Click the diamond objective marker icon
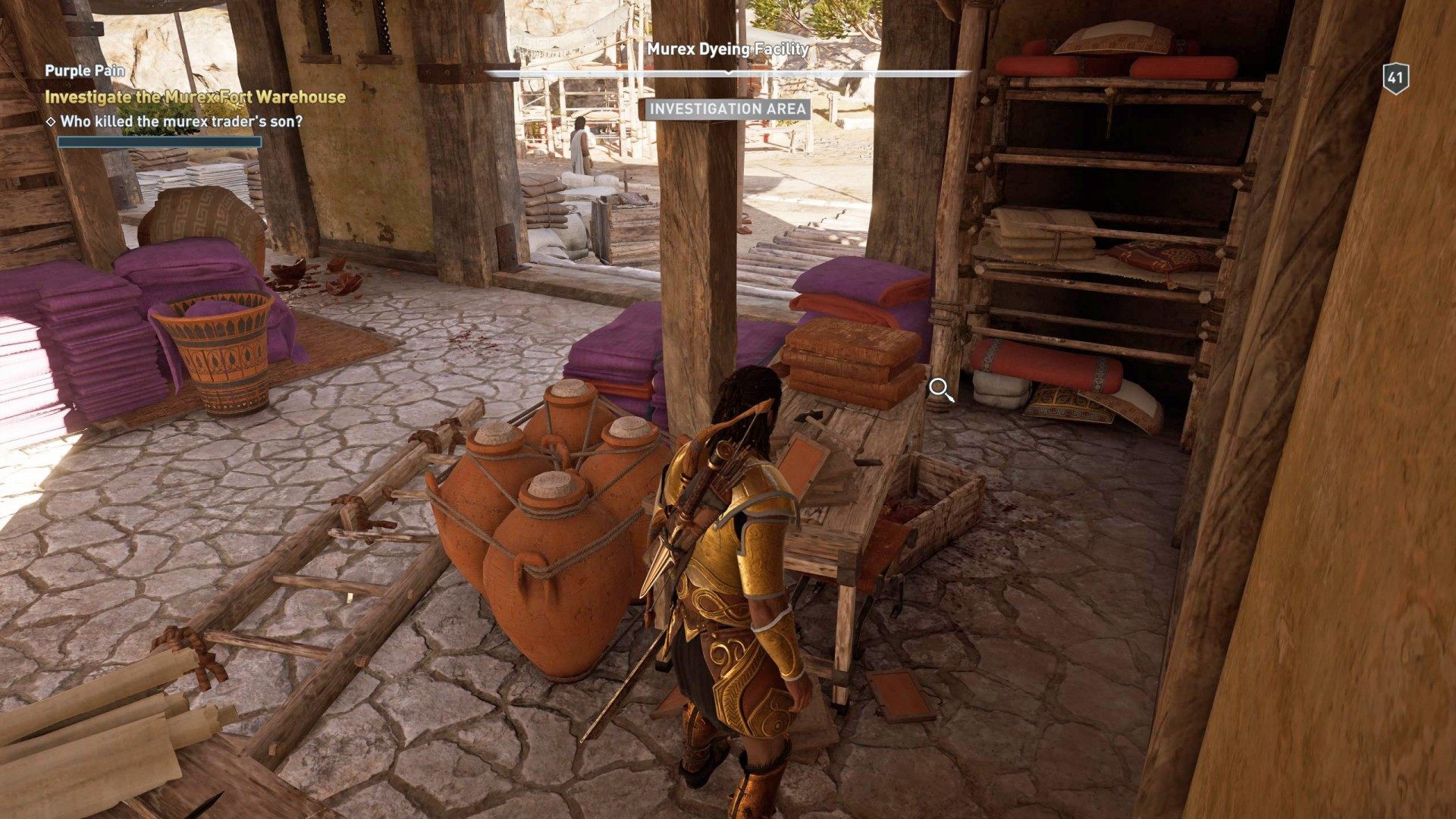This screenshot has height=819, width=1456. pyautogui.click(x=52, y=119)
